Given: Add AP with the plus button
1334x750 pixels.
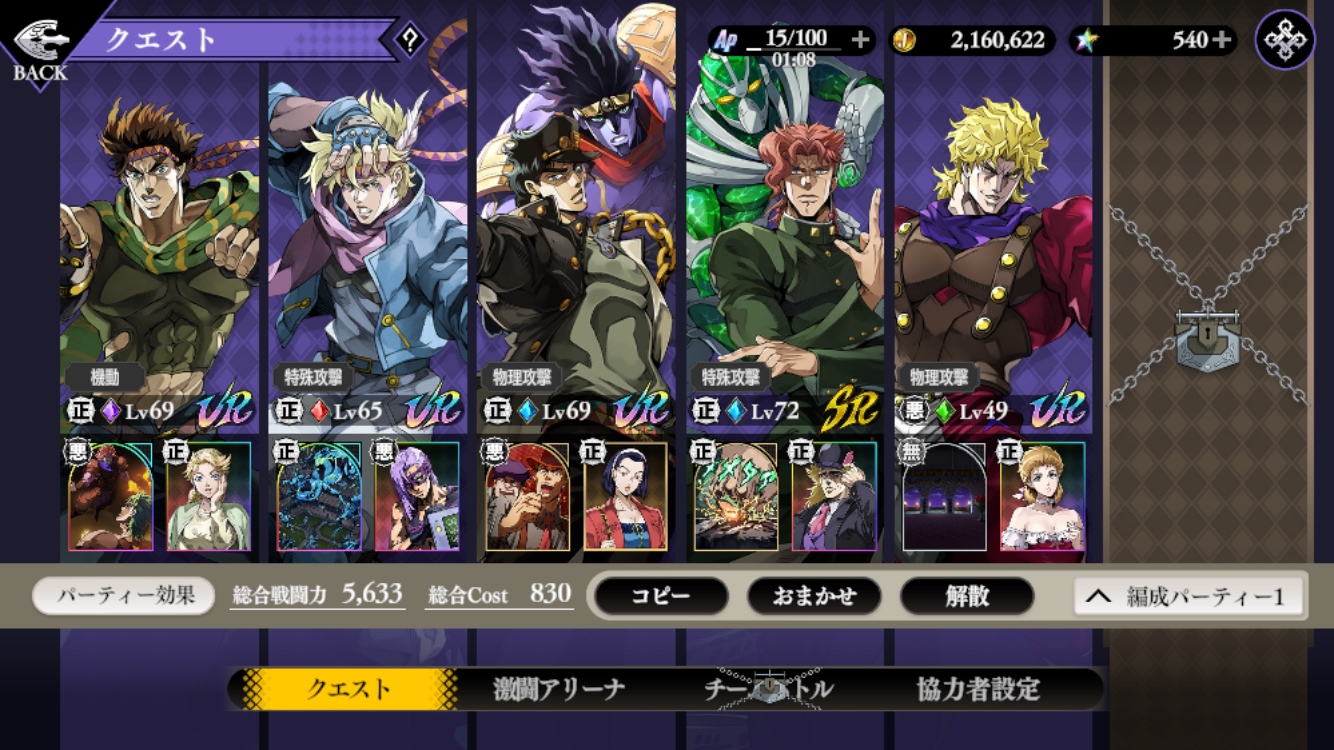Looking at the screenshot, I should click(x=860, y=40).
